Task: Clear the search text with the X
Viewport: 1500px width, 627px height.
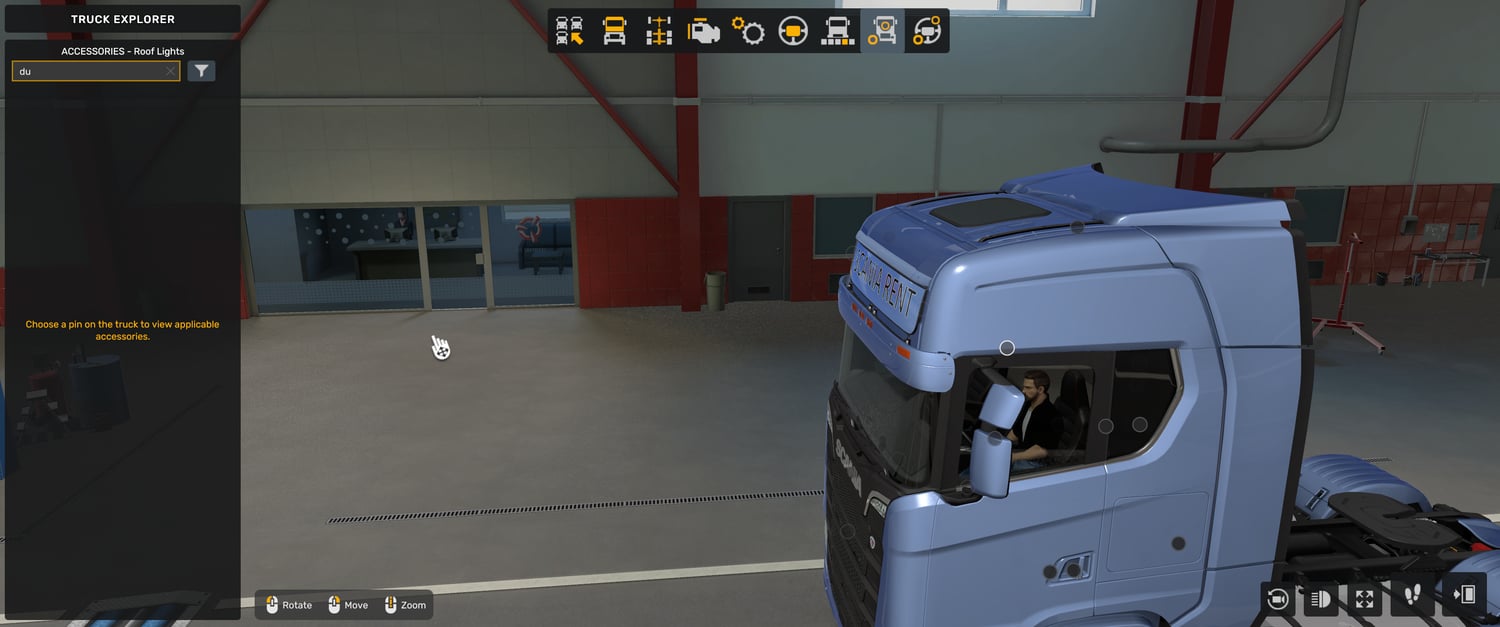Action: 170,71
